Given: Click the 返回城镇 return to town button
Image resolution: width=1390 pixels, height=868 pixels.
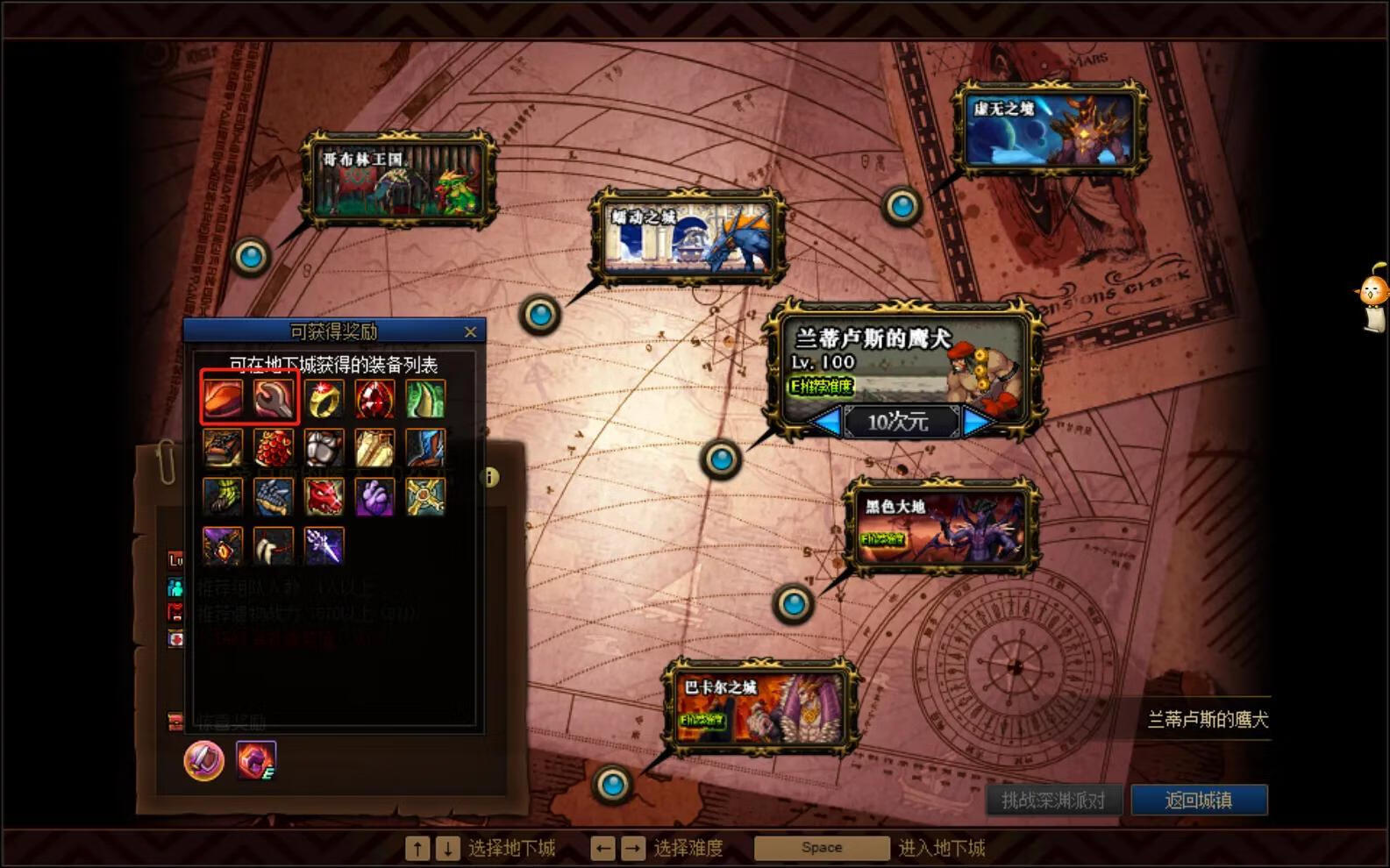Looking at the screenshot, I should coord(1198,800).
